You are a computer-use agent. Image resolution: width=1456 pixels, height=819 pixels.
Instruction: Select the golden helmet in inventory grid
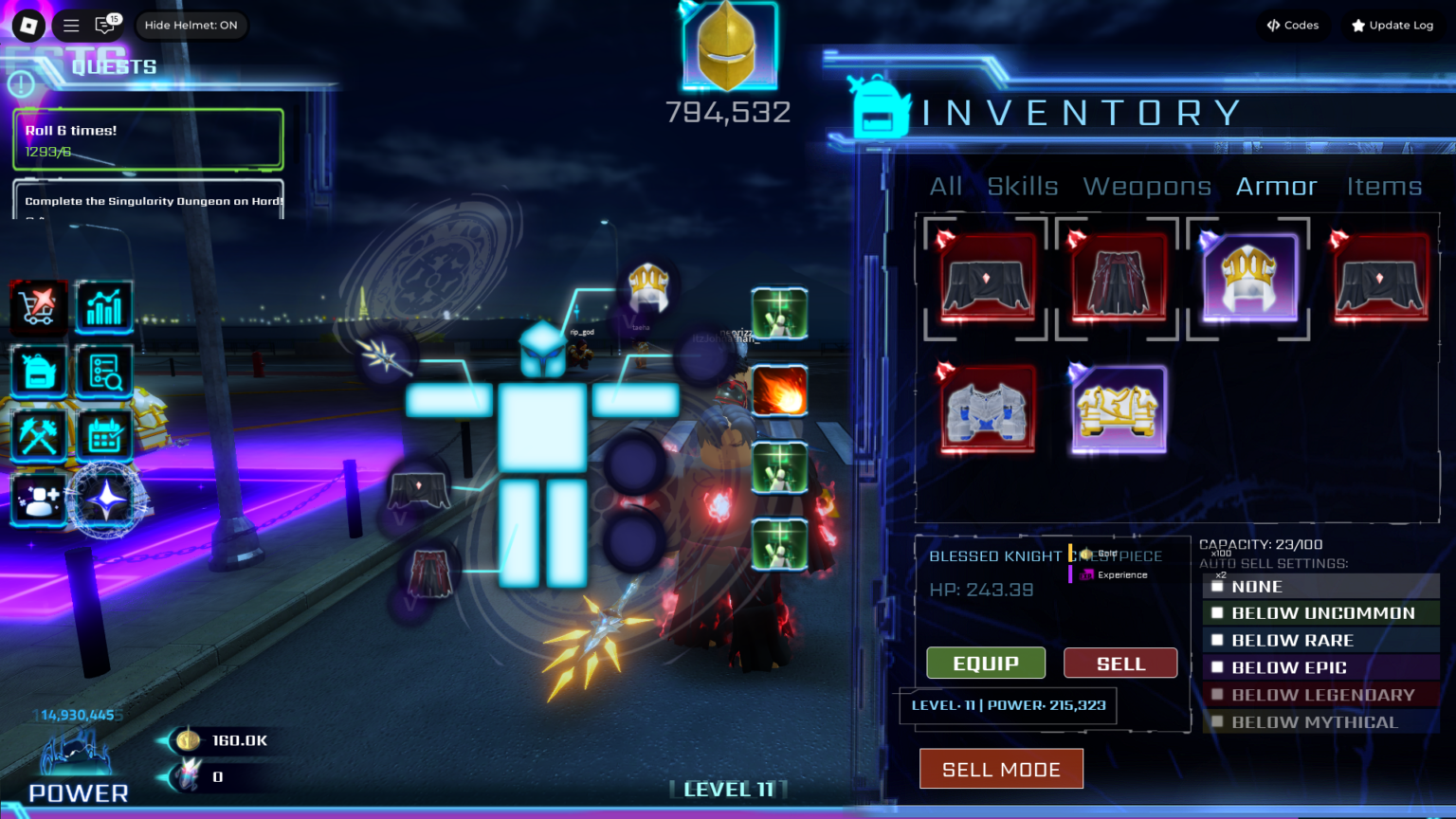click(x=1248, y=278)
